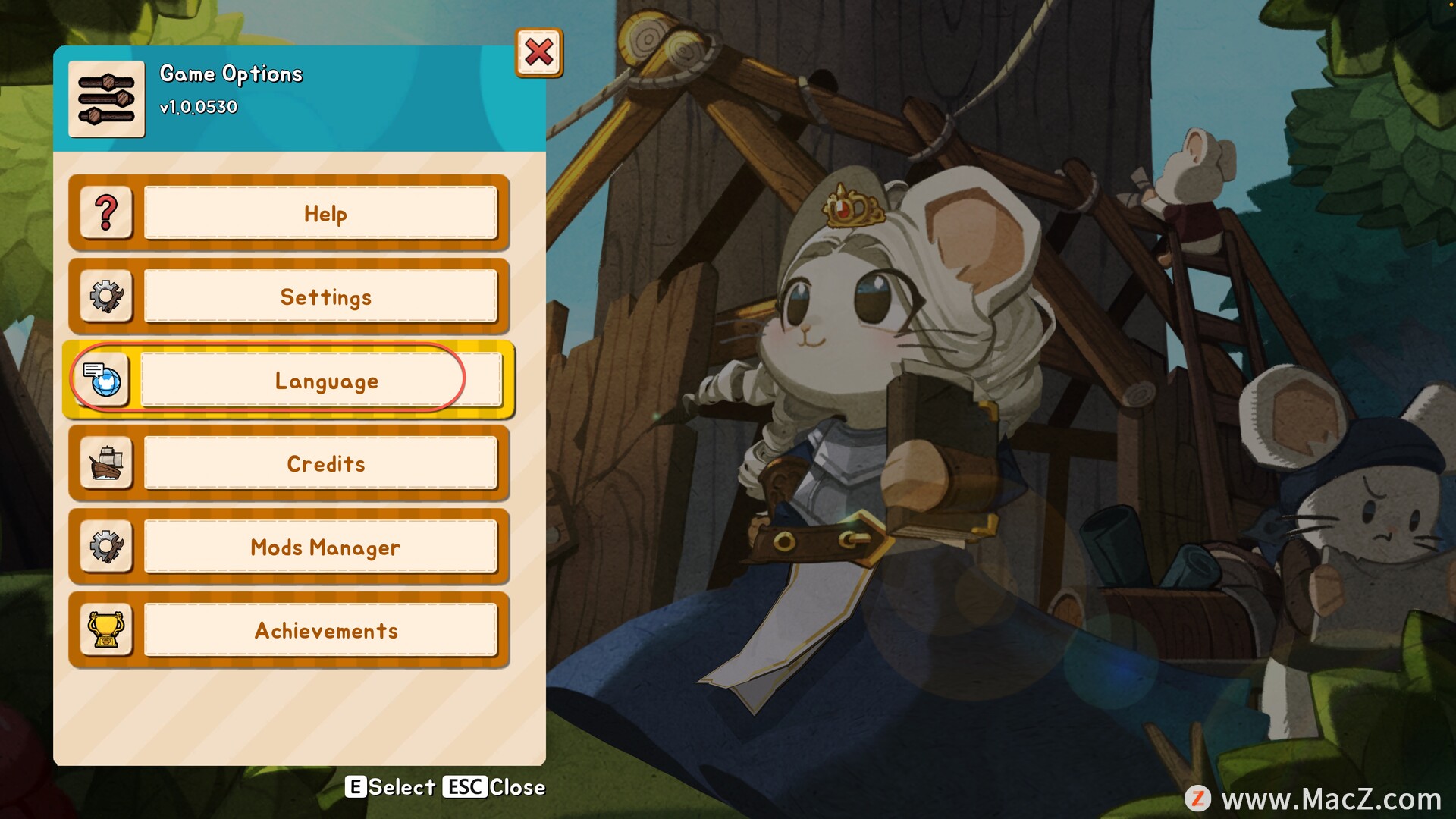Close Game Options with the red X

[x=539, y=53]
